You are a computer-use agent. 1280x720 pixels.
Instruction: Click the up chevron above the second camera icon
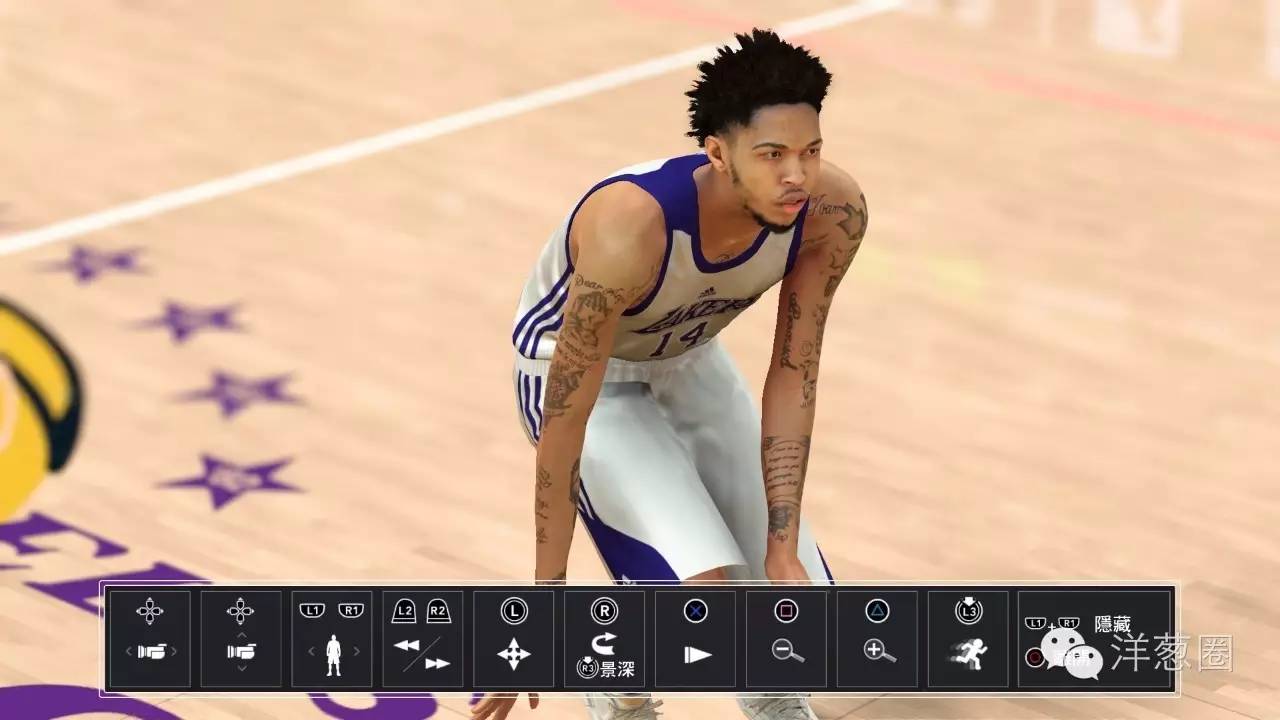pos(242,636)
